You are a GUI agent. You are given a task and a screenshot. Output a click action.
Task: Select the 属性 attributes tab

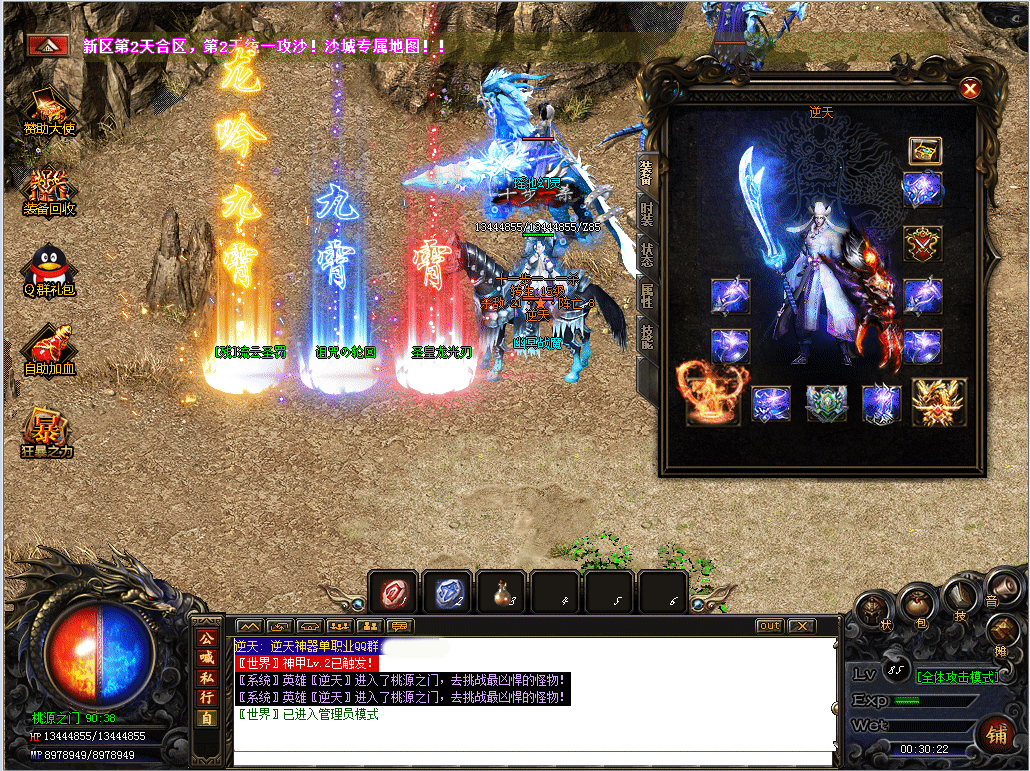coord(647,293)
